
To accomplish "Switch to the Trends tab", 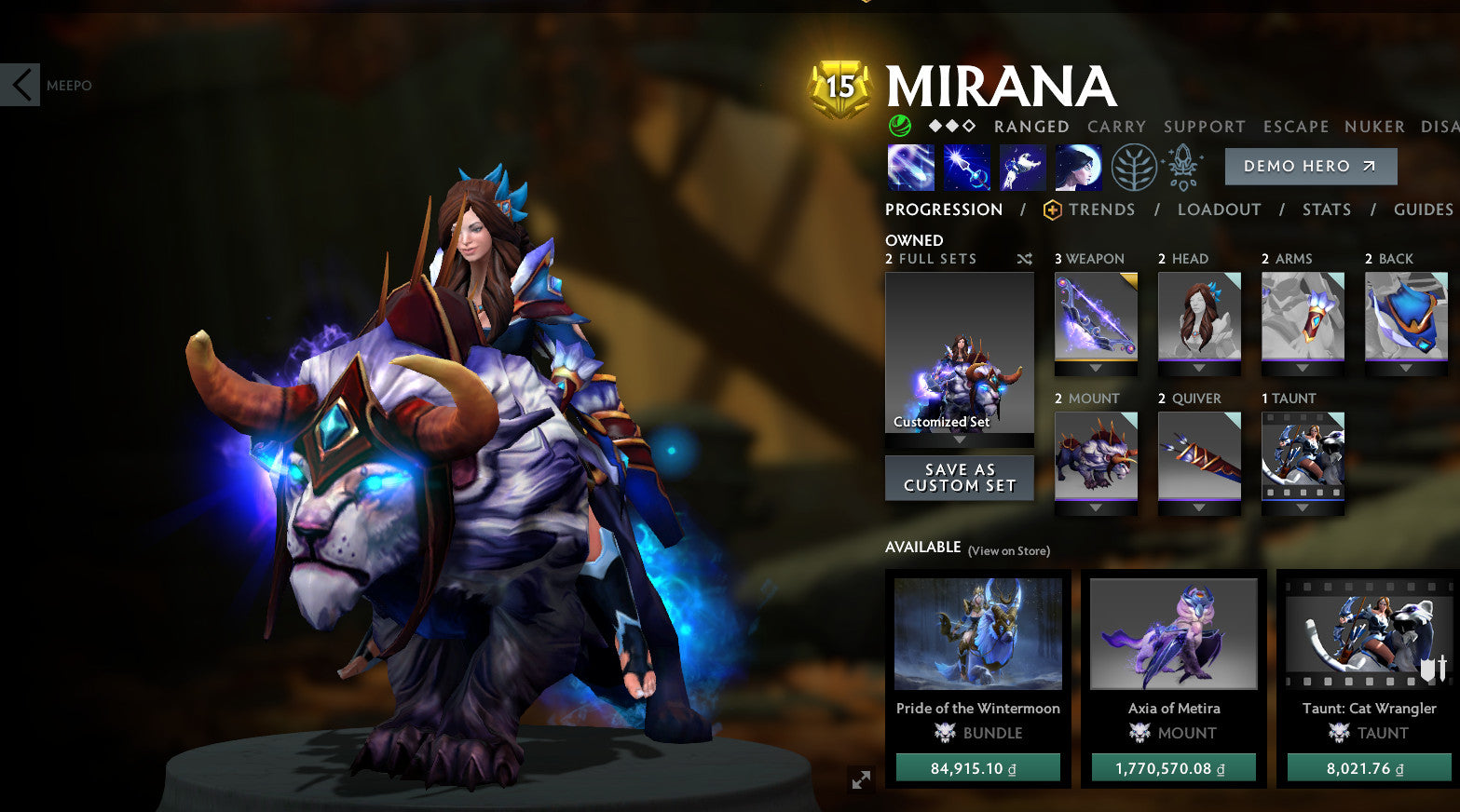I will point(1102,210).
